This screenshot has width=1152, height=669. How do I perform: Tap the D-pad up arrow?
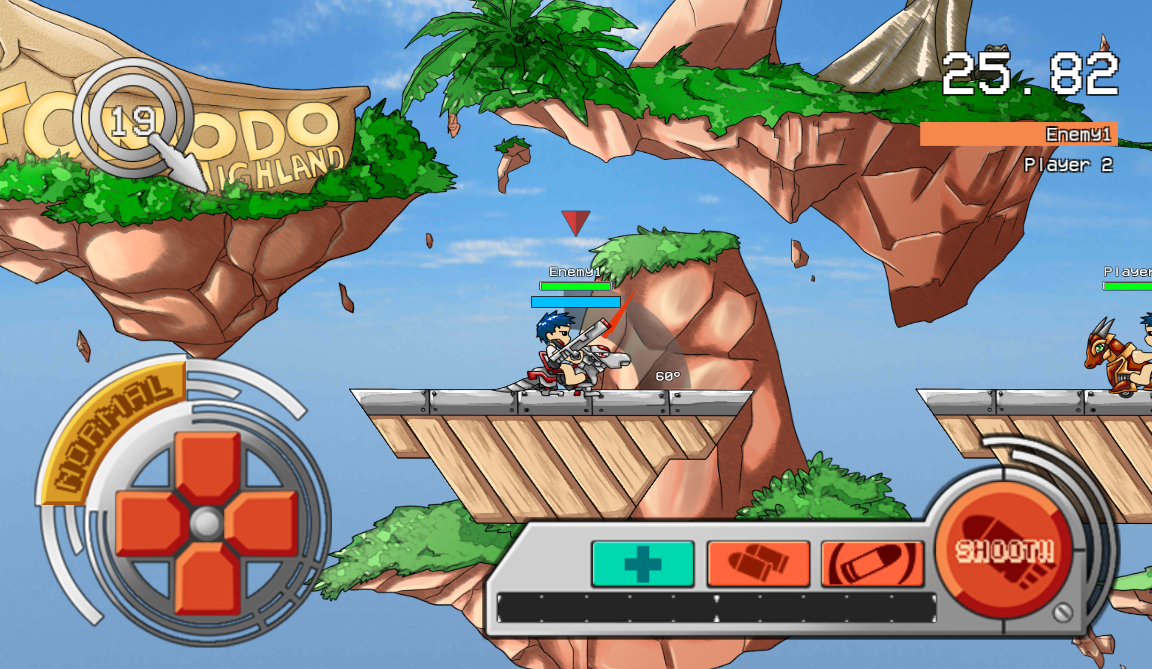point(208,467)
